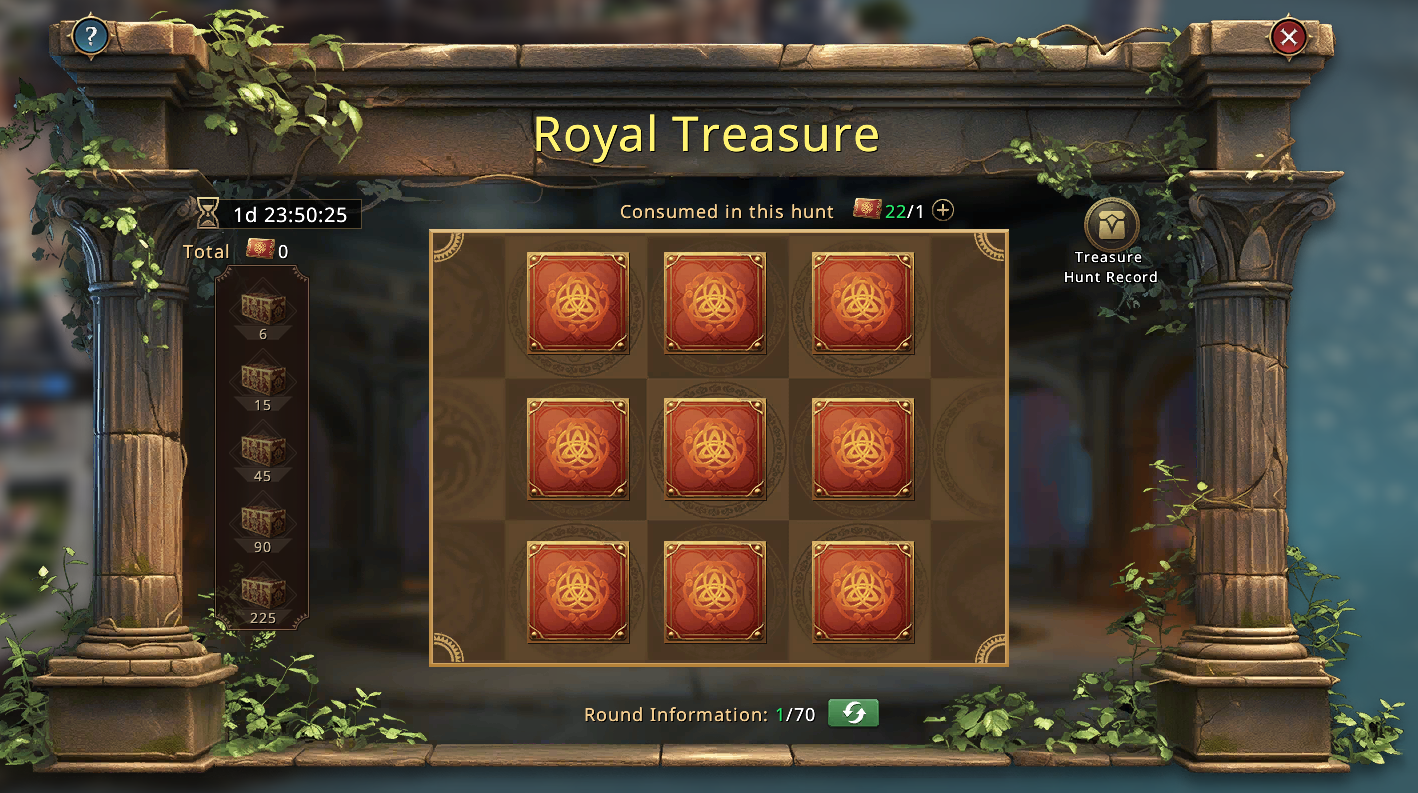Screen dimensions: 1418x793
Task: Pick the bottom-right treasure tile
Action: click(x=862, y=592)
